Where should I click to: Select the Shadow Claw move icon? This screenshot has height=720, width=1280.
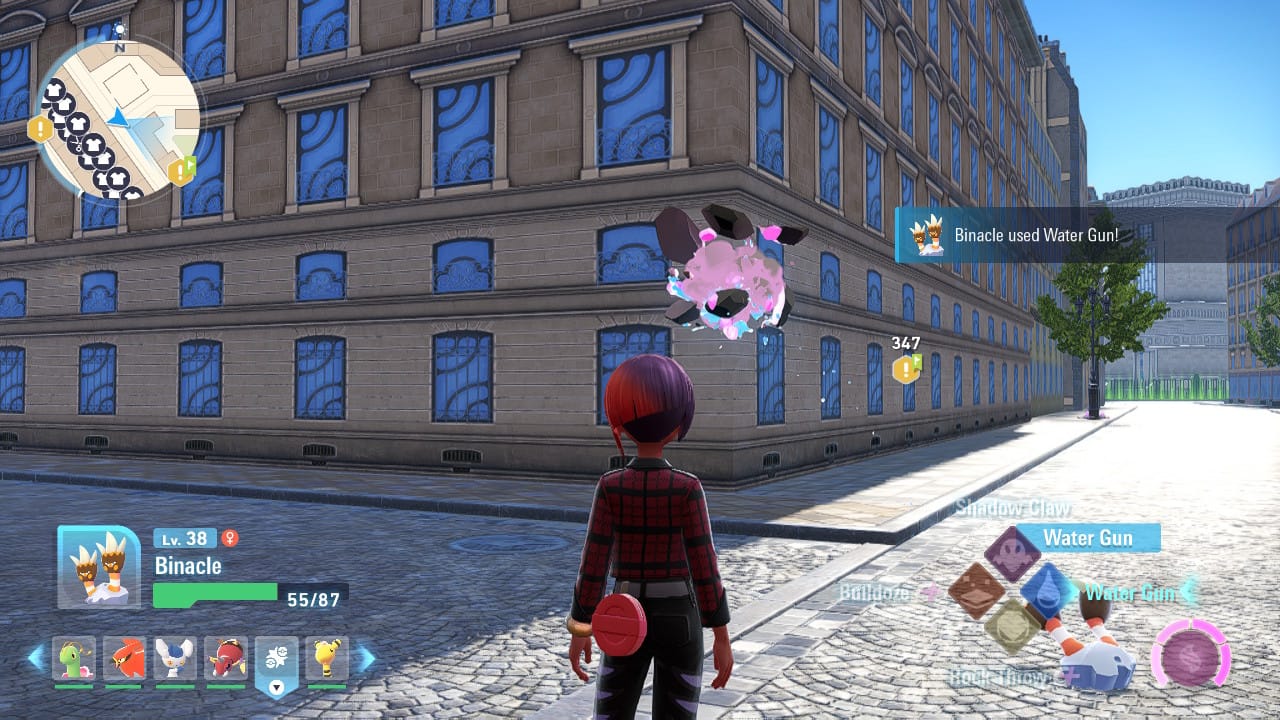(1011, 551)
